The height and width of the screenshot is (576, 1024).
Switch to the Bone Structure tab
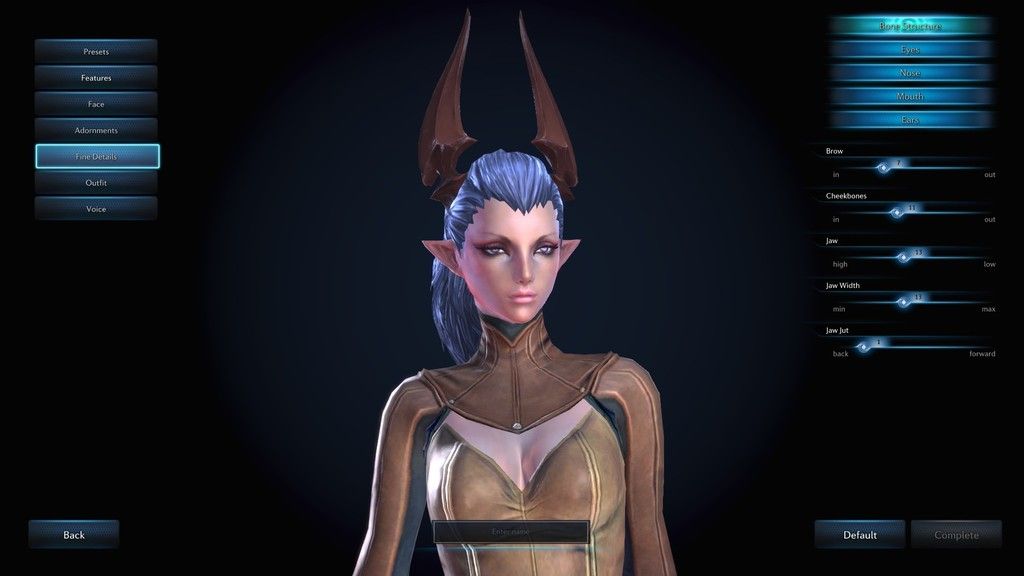point(909,26)
